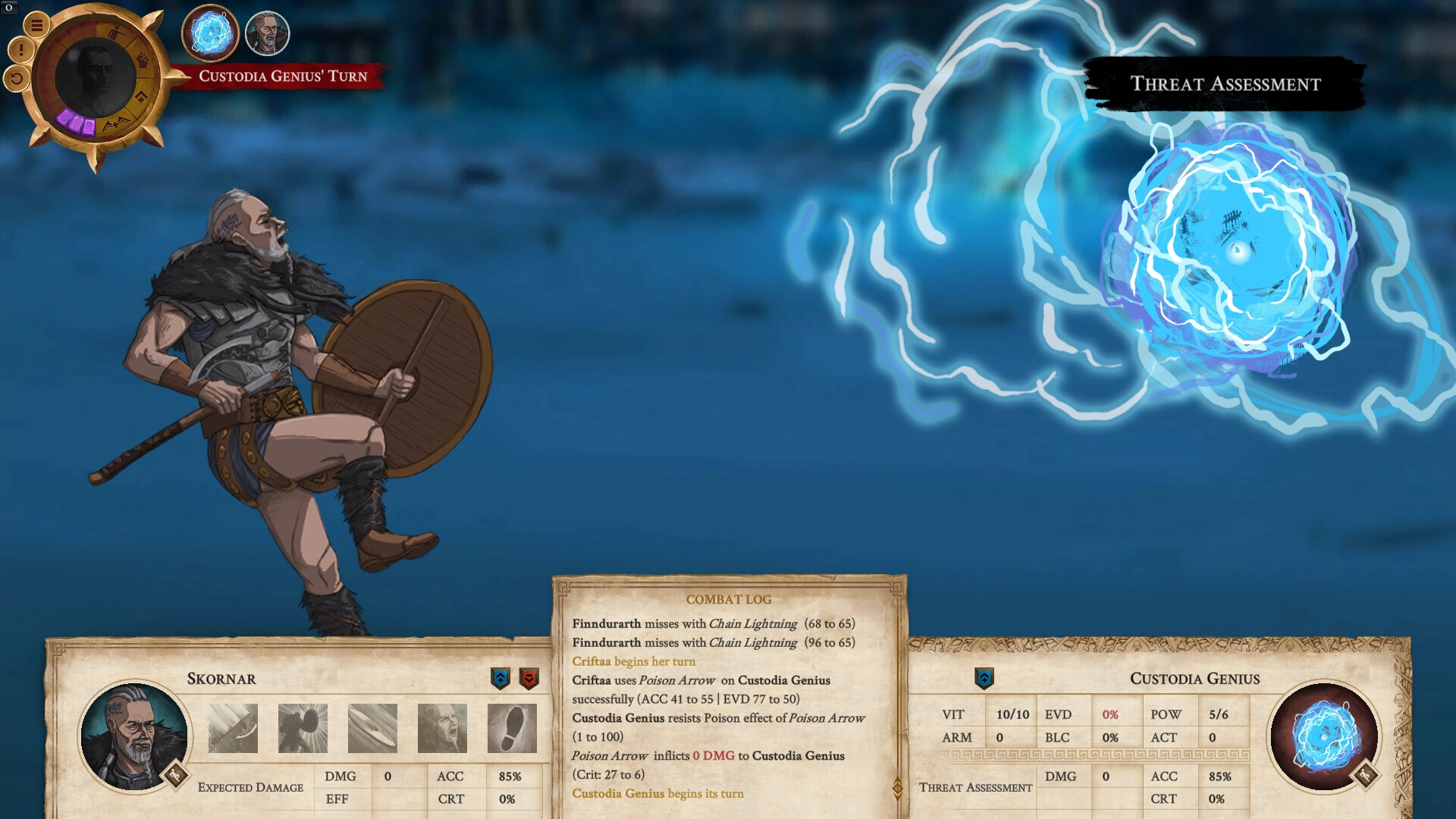1456x819 pixels.
Task: Select Skornar's footprint movement ability
Action: pos(510,727)
